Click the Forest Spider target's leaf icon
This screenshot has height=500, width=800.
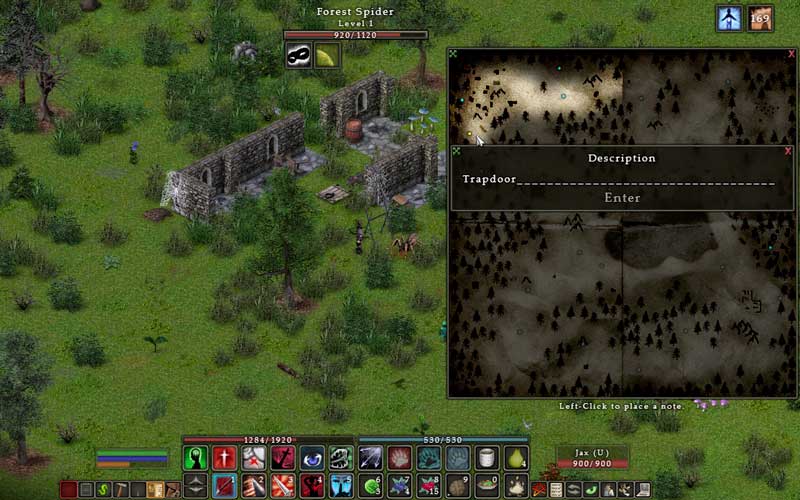coord(327,57)
